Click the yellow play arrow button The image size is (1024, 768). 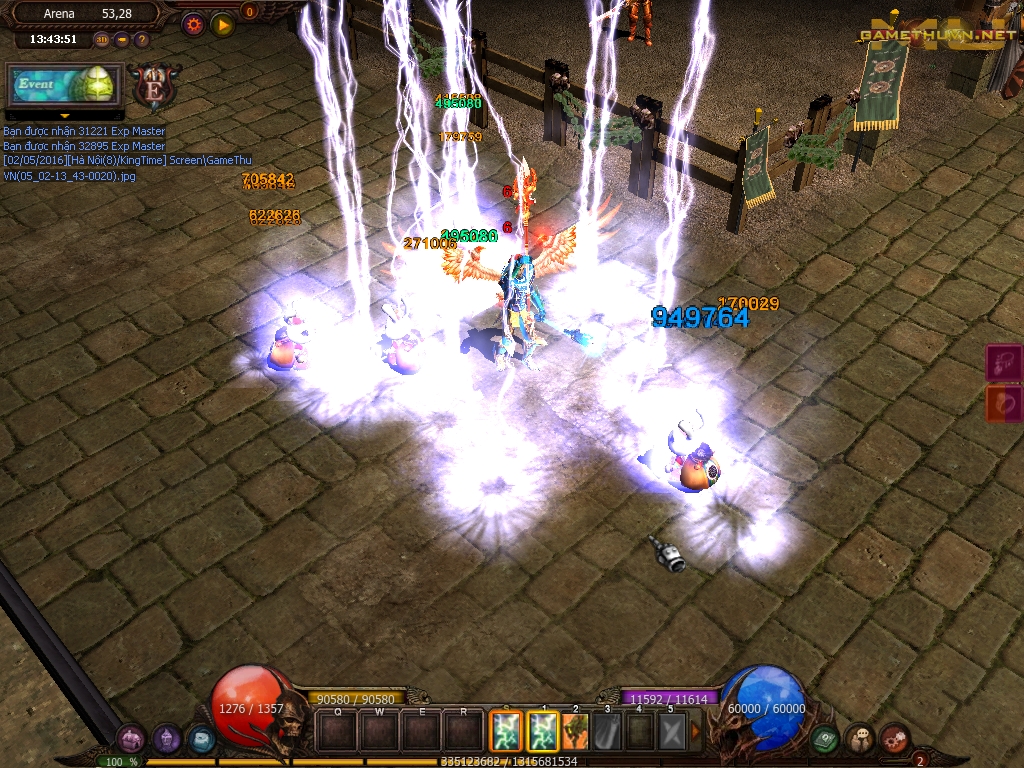click(x=223, y=24)
